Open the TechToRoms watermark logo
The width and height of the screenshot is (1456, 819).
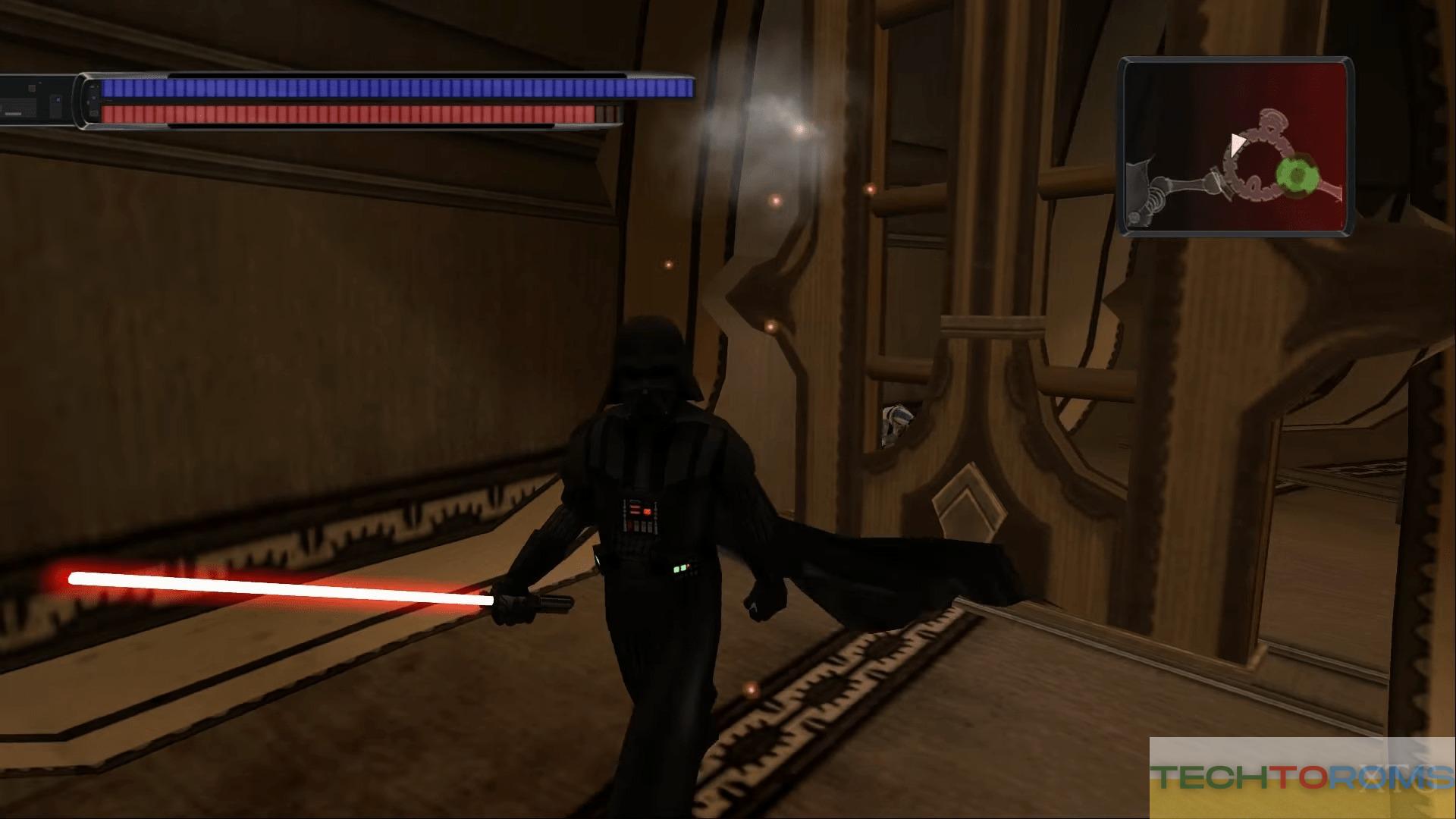pyautogui.click(x=1302, y=777)
